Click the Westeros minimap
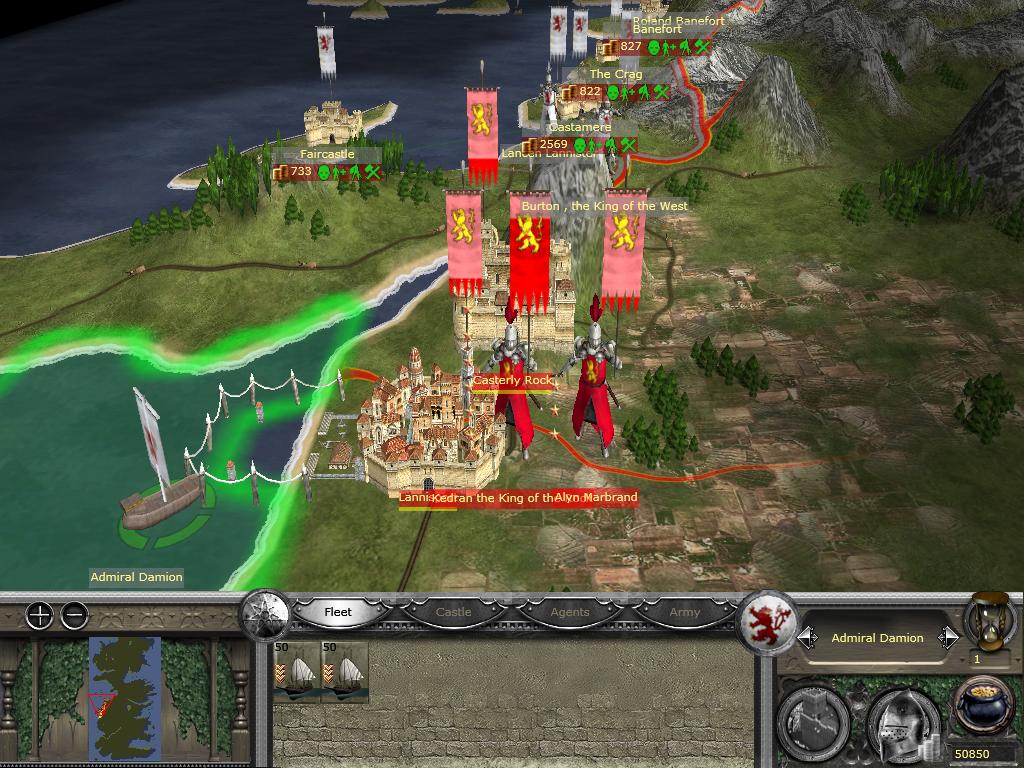 pos(124,697)
